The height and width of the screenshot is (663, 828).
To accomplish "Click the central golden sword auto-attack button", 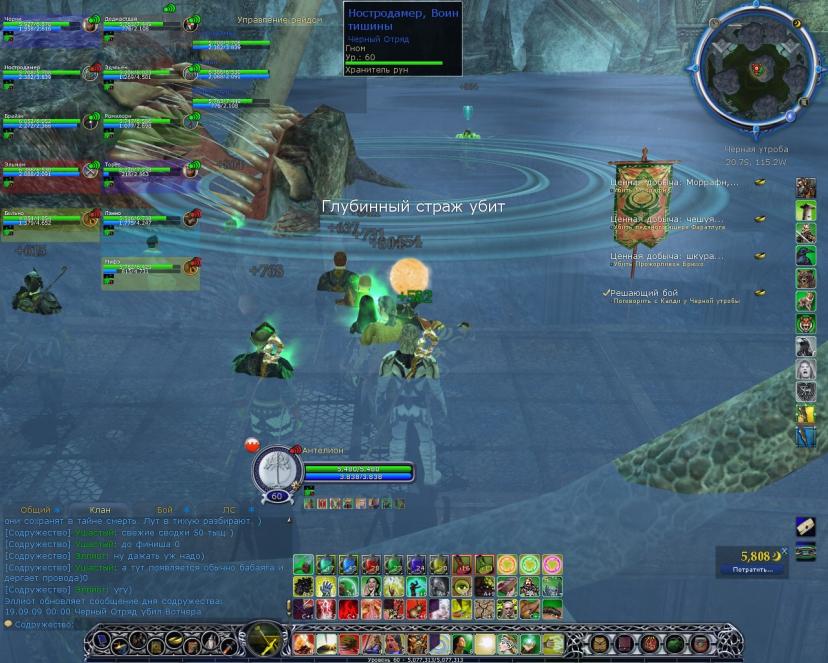I will coord(265,639).
